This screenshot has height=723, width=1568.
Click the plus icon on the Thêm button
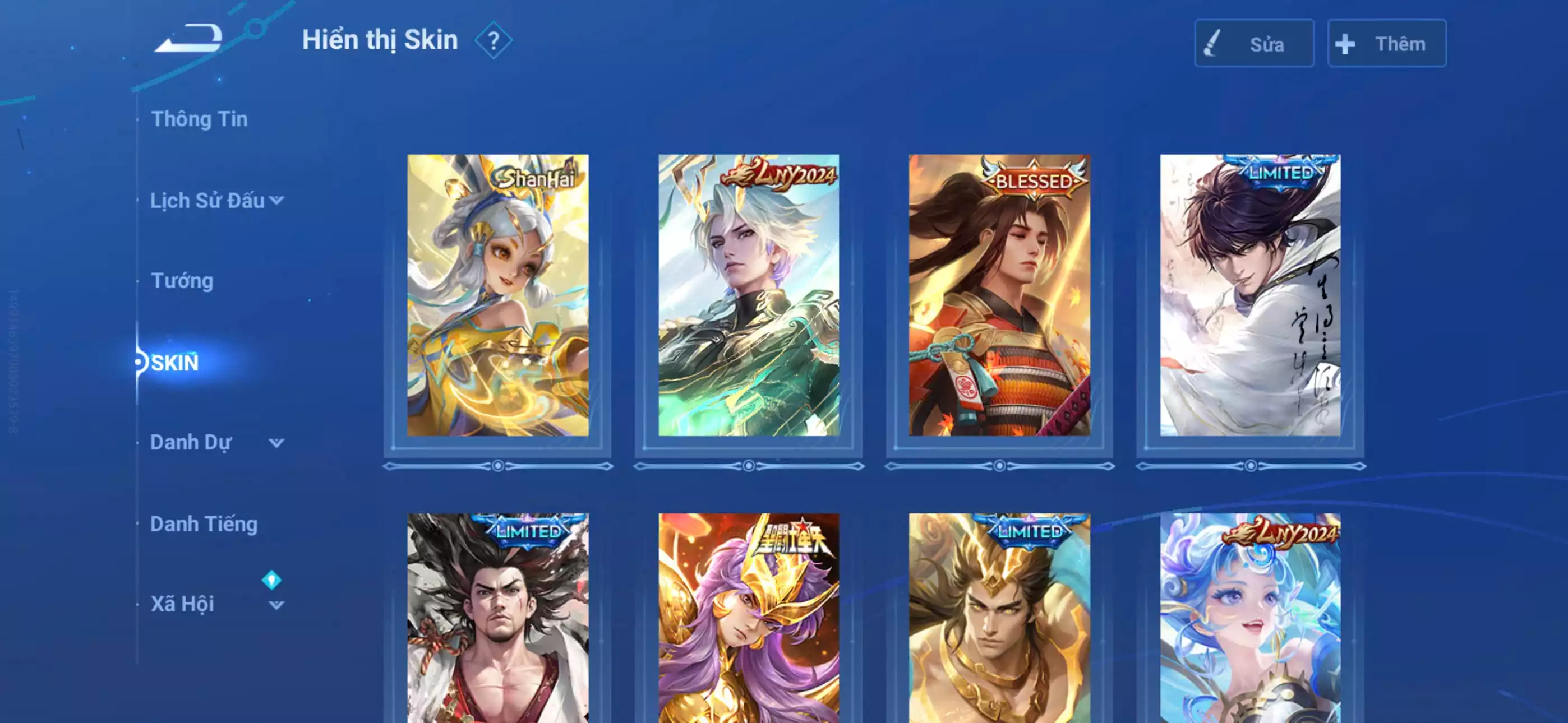1345,44
